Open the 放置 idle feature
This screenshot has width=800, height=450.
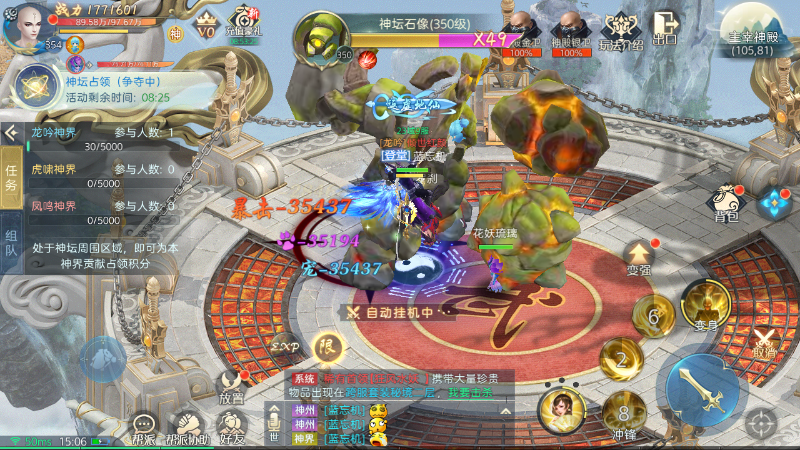231,385
